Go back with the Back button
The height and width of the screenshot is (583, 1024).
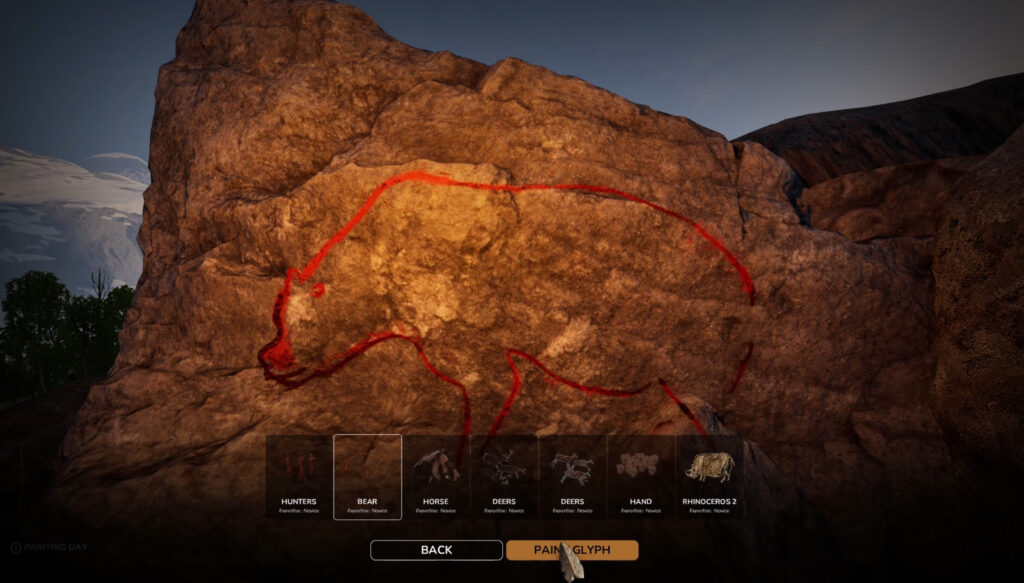coord(436,550)
